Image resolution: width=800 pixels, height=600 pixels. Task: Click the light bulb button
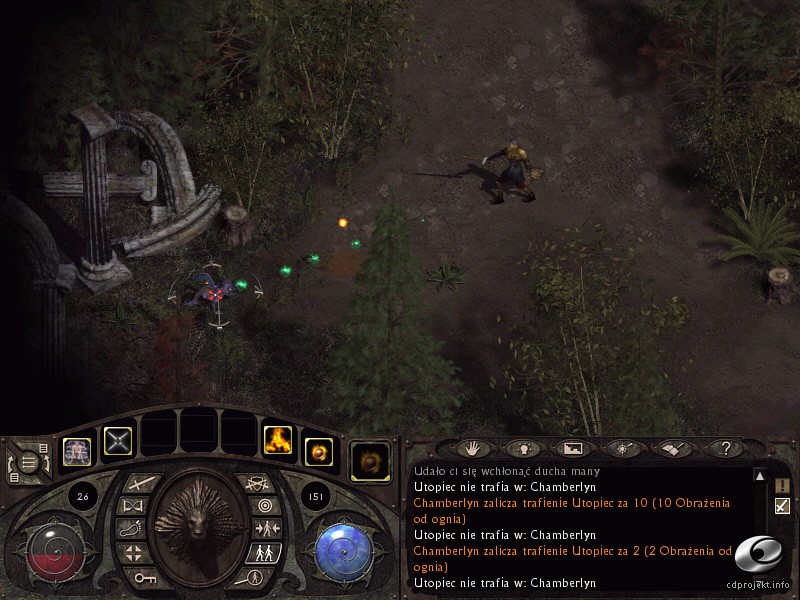[x=523, y=449]
